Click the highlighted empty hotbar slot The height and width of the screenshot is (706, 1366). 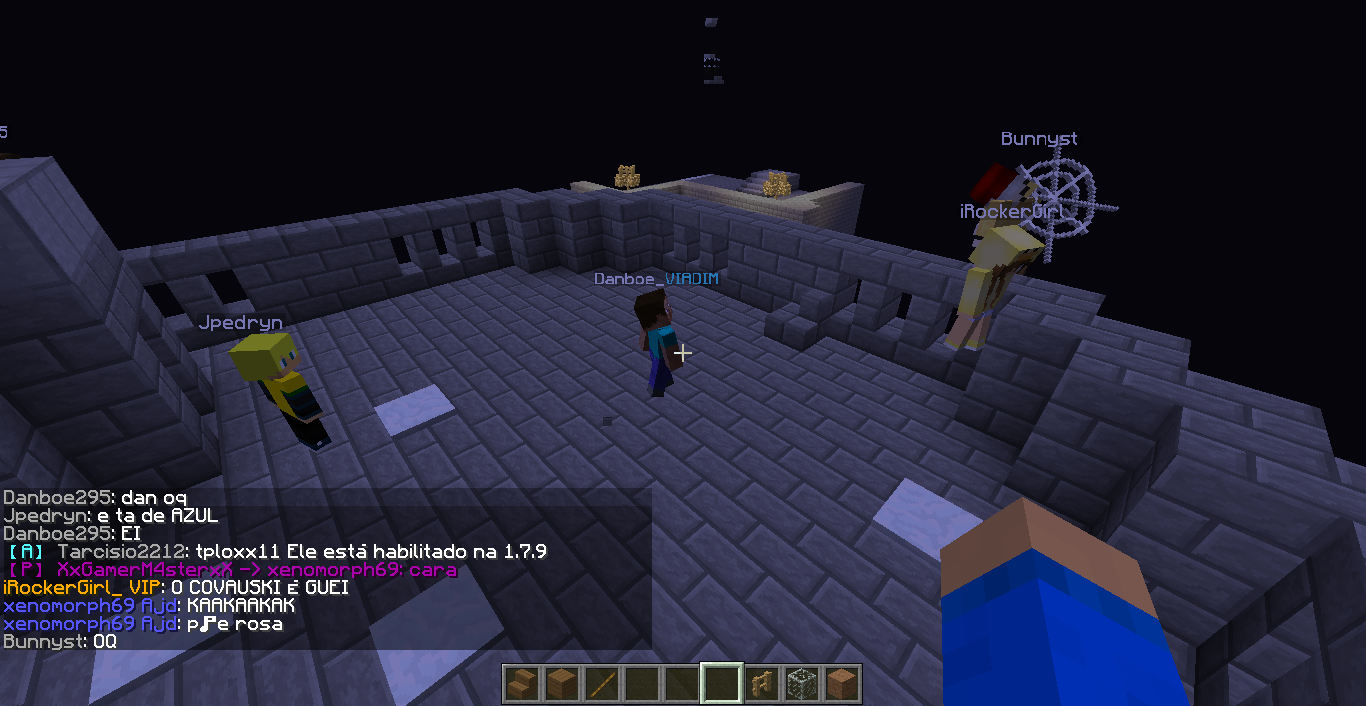point(722,685)
